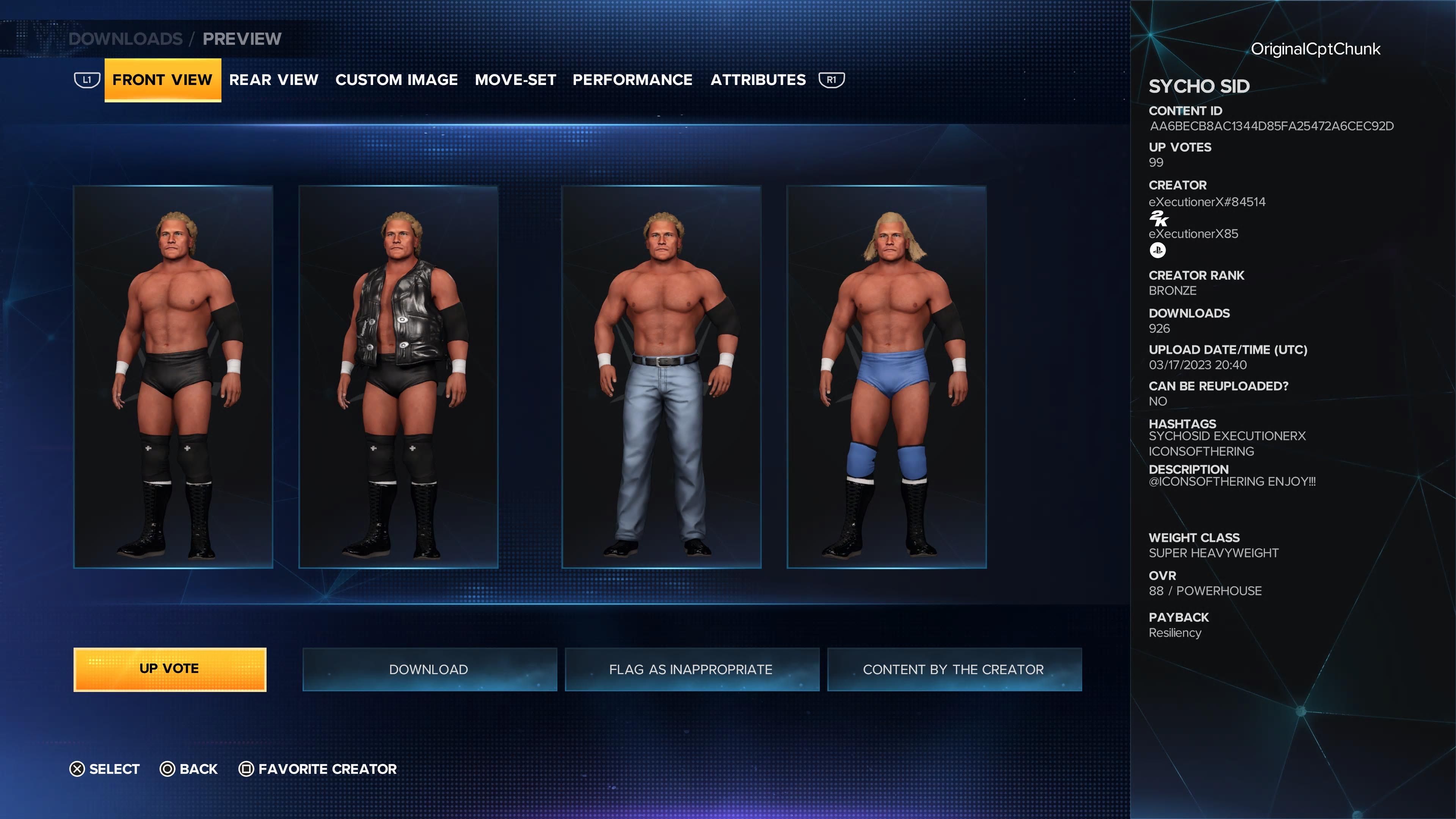View the PERFORMANCE tab
The image size is (1456, 819).
coord(632,80)
